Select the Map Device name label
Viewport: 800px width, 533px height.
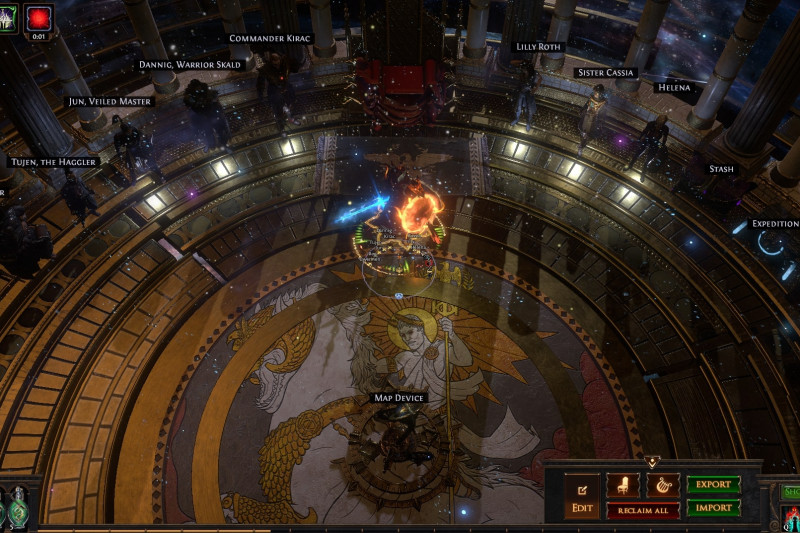pyautogui.click(x=399, y=398)
